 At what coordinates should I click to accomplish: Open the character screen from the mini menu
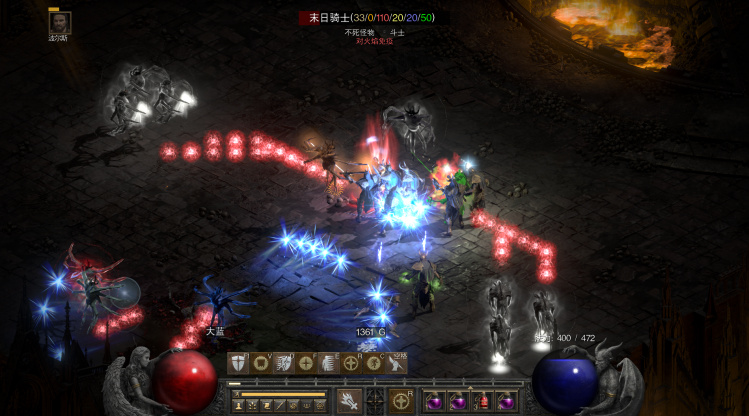tap(241, 404)
